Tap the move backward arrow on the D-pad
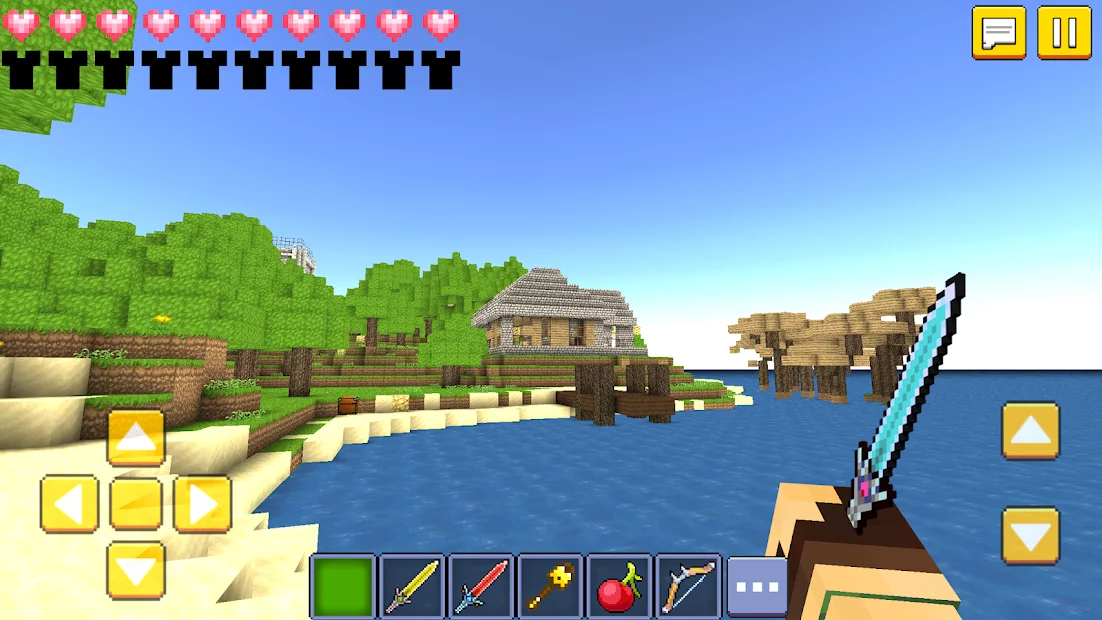1102x620 pixels. [x=136, y=570]
